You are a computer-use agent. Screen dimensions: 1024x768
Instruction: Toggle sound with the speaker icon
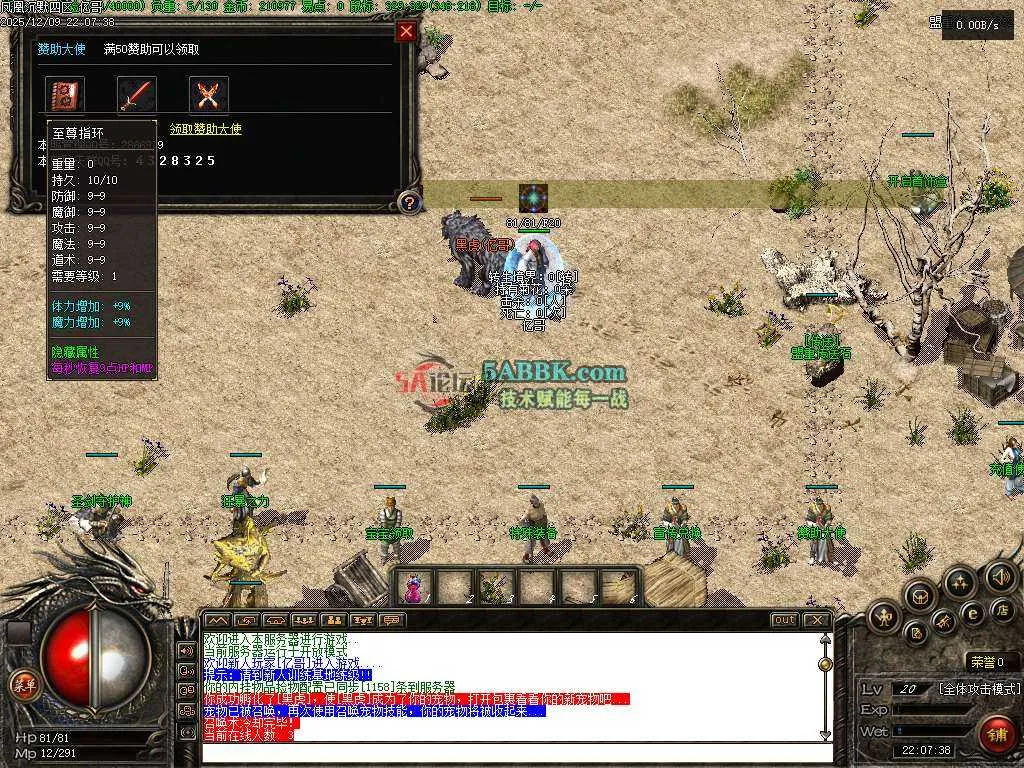click(x=1000, y=576)
